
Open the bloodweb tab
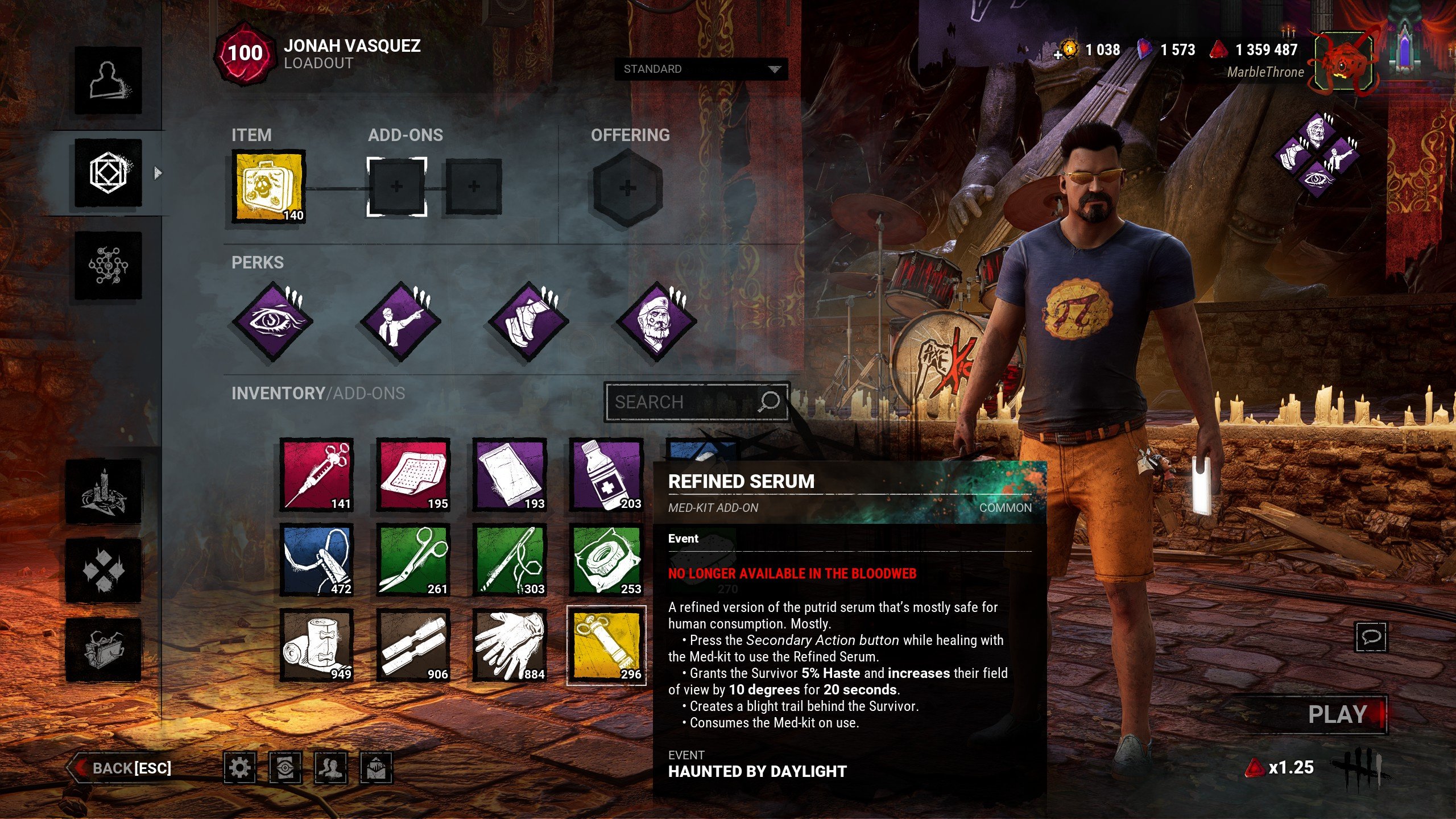108,266
